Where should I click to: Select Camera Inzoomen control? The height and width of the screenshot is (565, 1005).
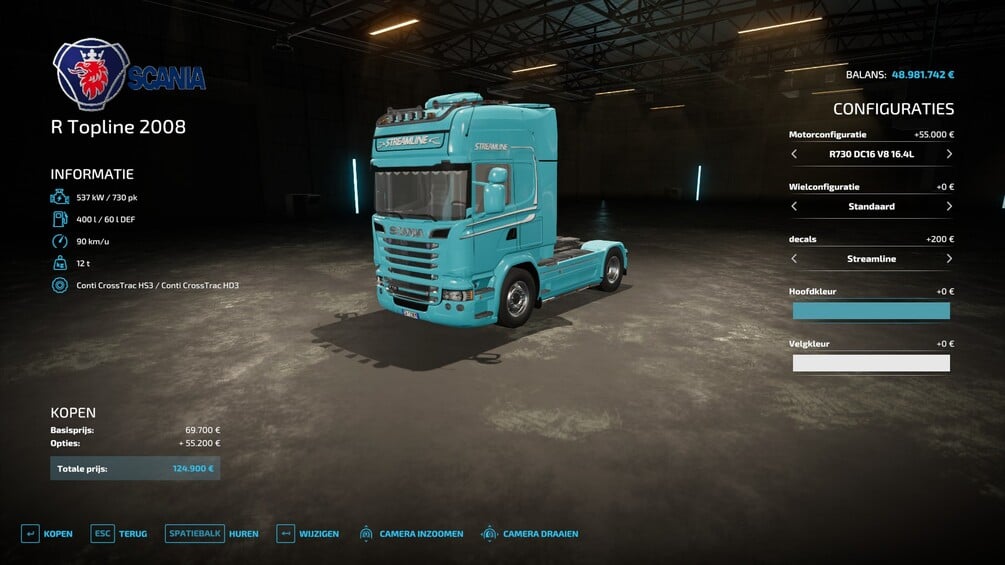tap(410, 534)
